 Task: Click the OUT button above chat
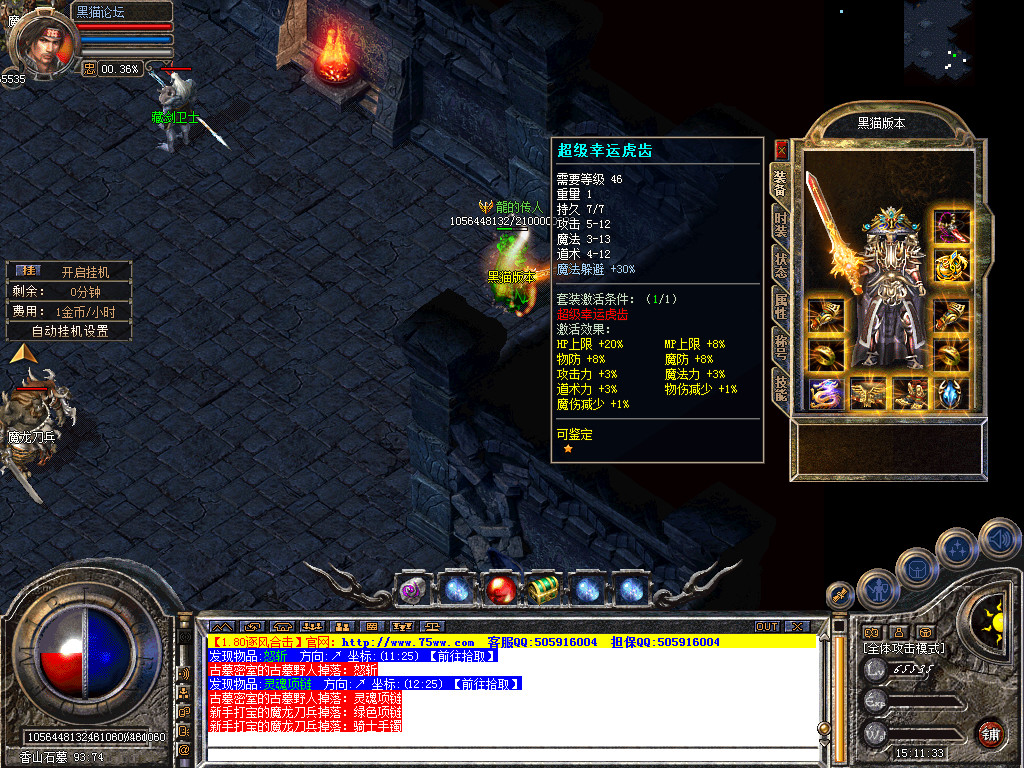(x=767, y=626)
